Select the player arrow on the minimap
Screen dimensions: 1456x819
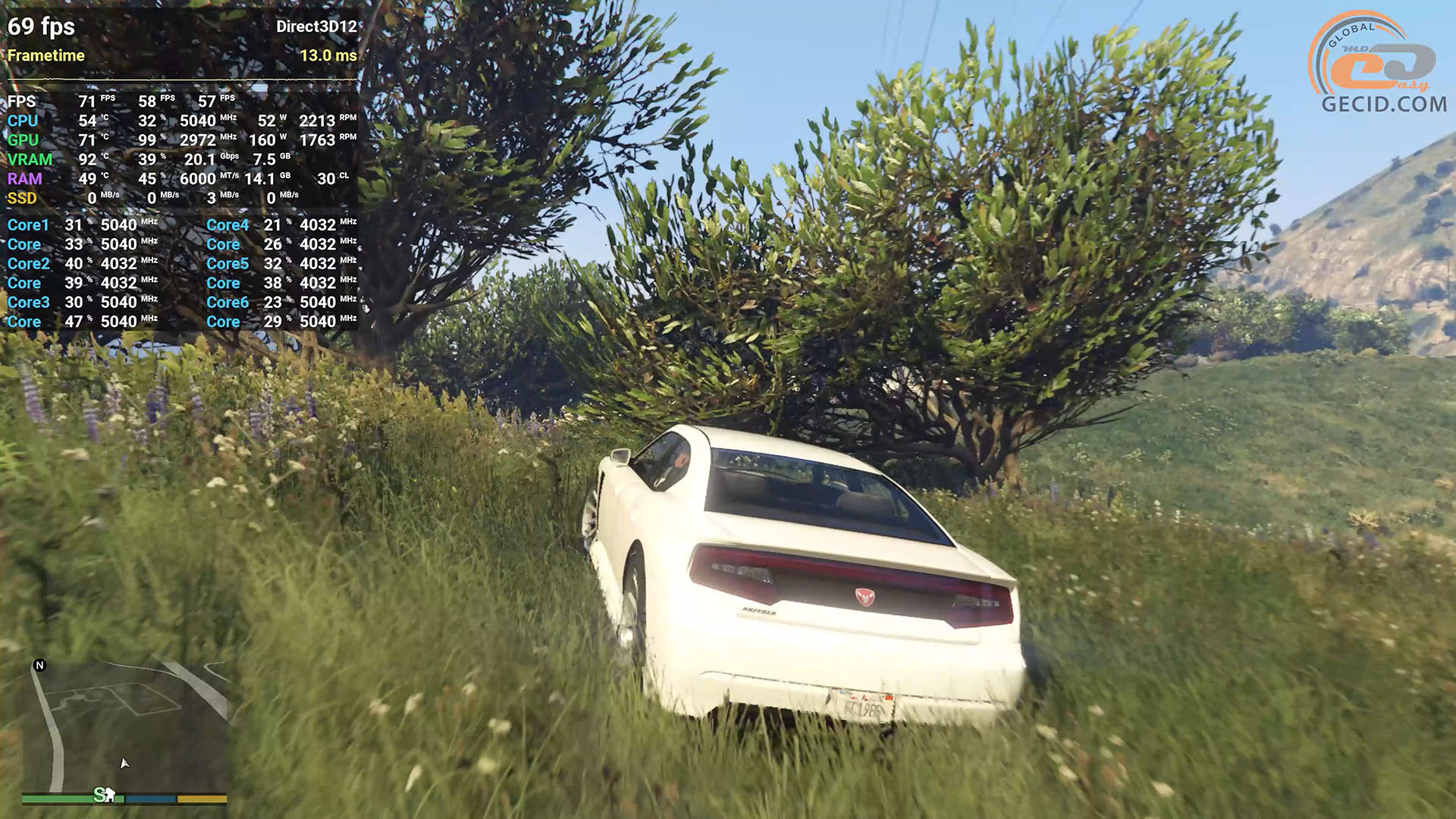tap(124, 763)
